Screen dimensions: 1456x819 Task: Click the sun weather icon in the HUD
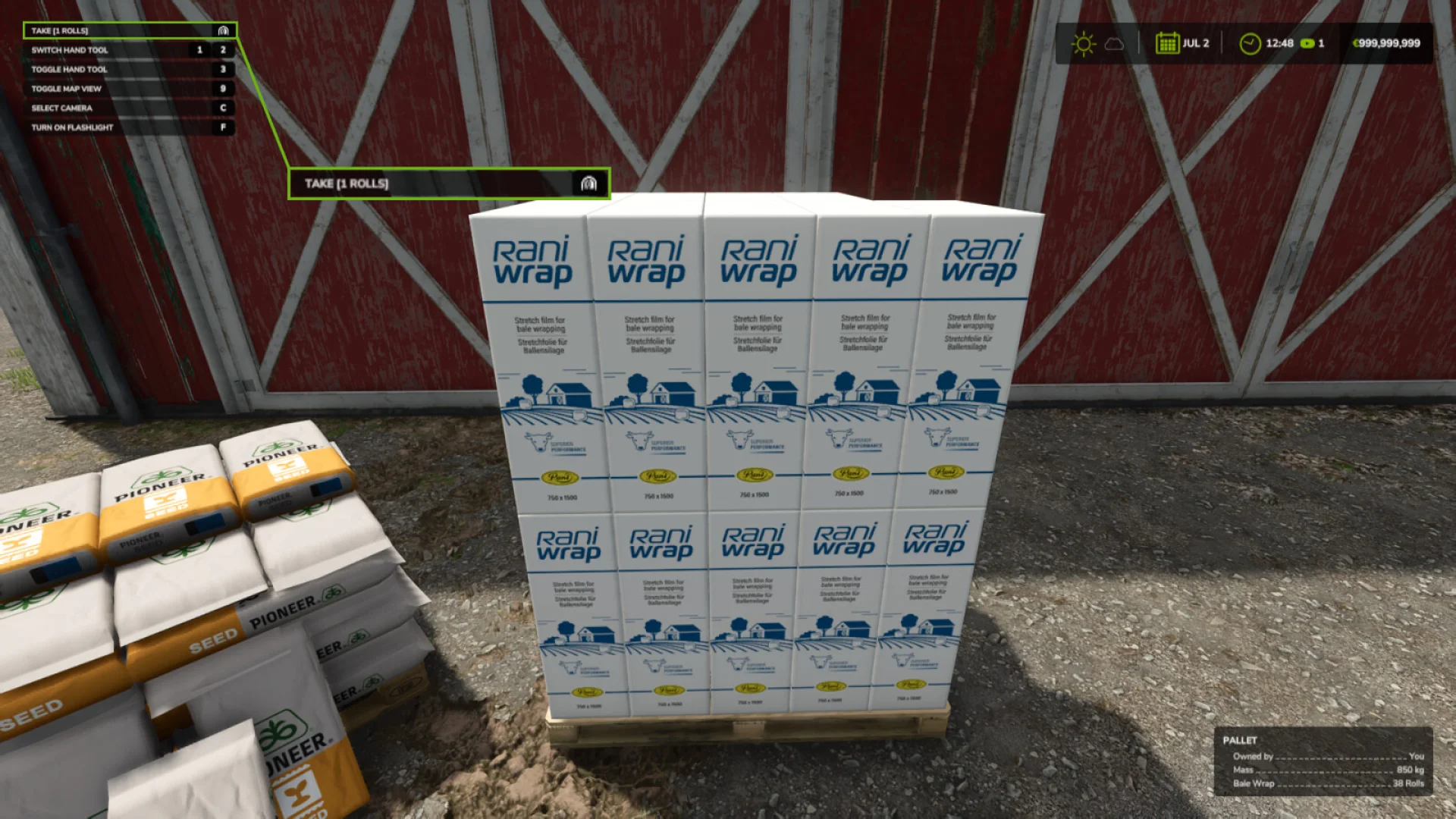pos(1083,44)
